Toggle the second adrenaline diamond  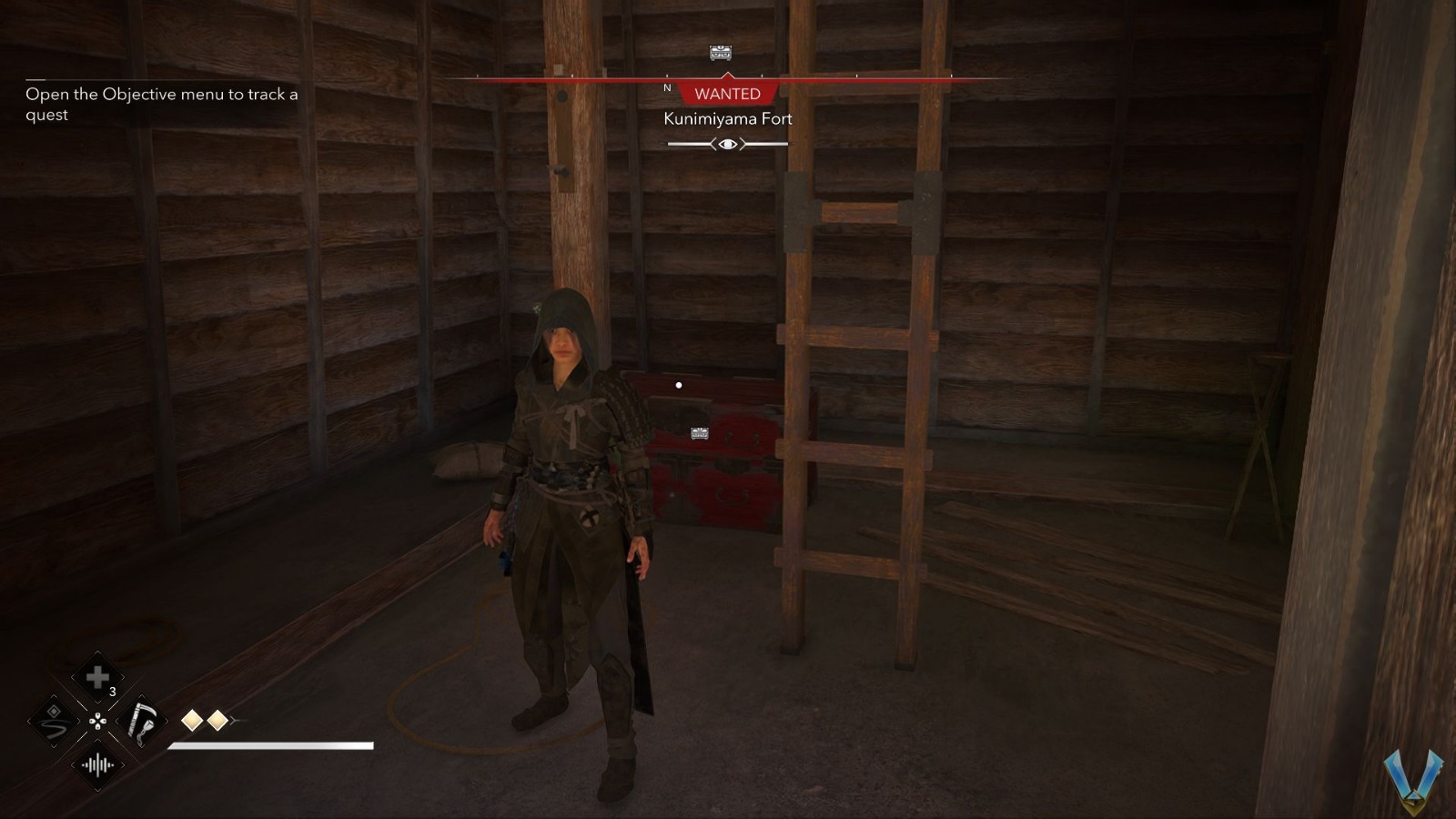[x=217, y=720]
